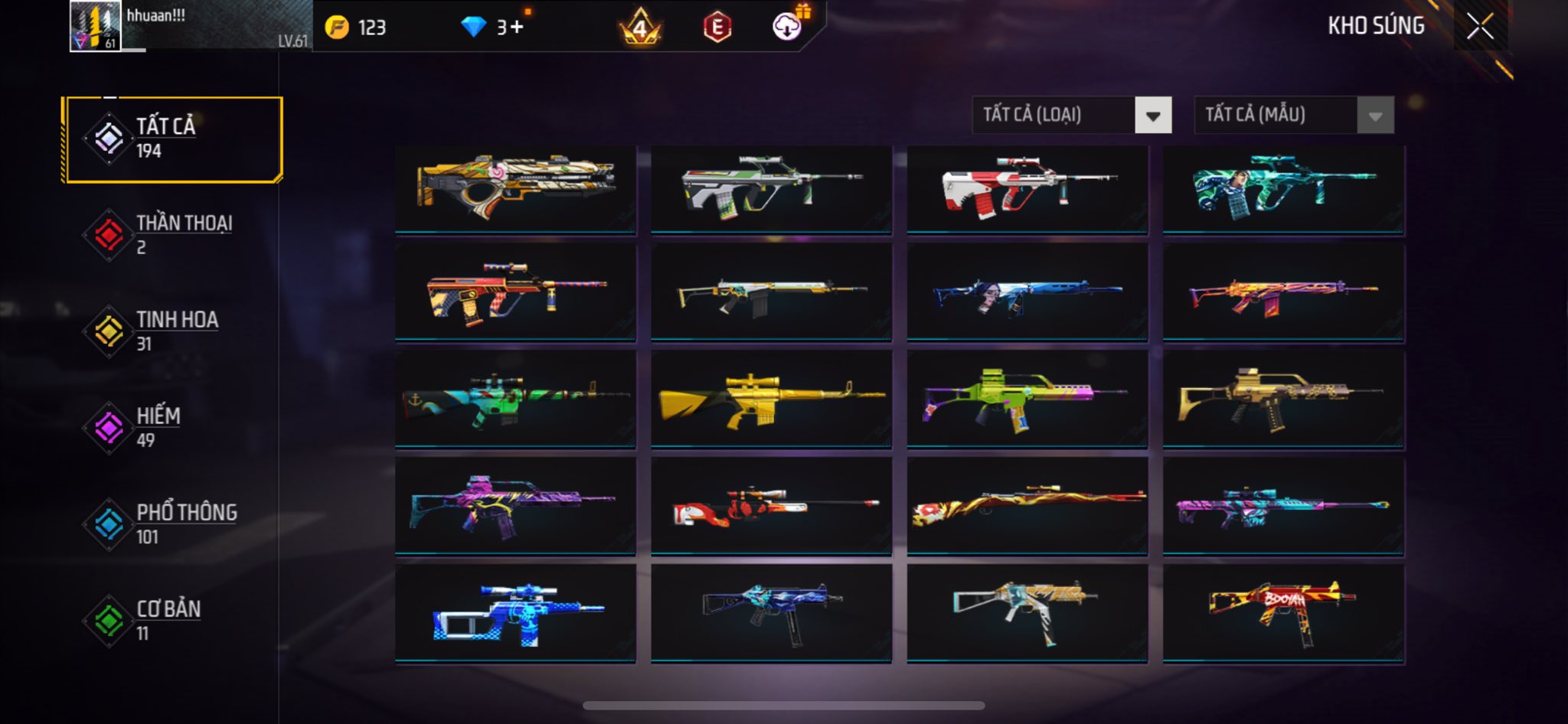Screen dimensions: 1568x724
Task: Choose the red and white AUG skin
Action: pyautogui.click(x=1027, y=189)
